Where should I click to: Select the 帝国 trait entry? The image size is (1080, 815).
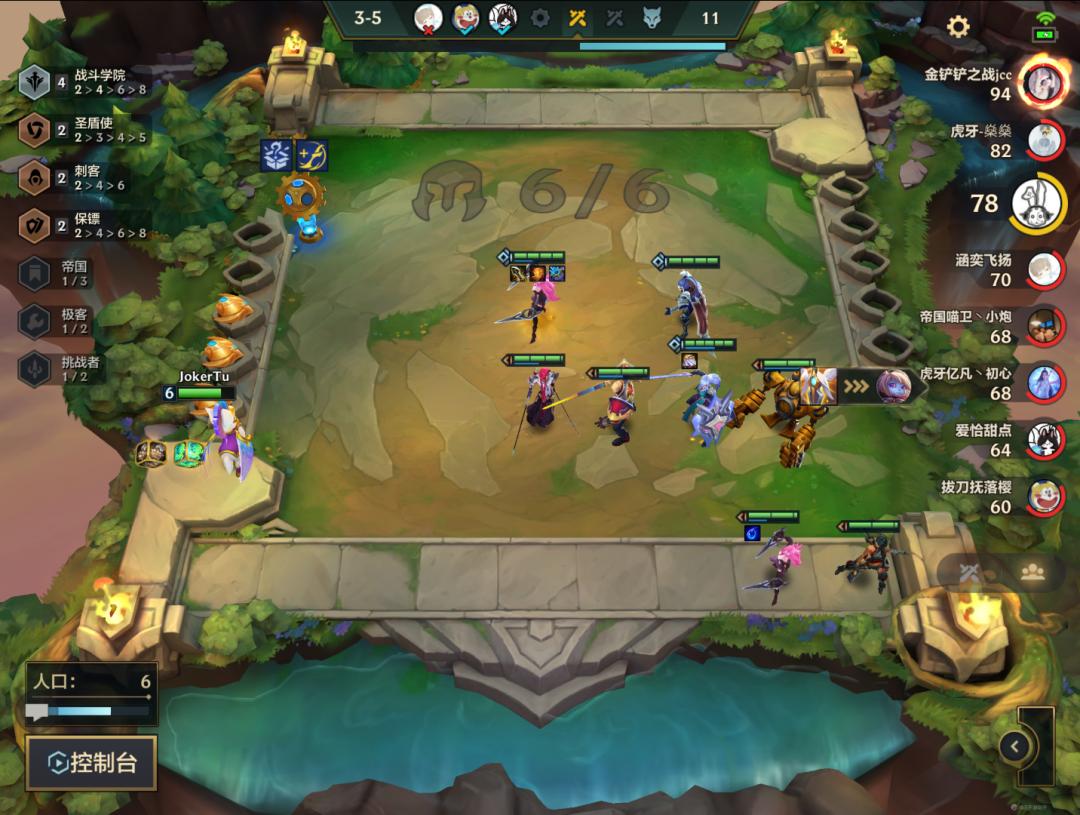click(70, 274)
